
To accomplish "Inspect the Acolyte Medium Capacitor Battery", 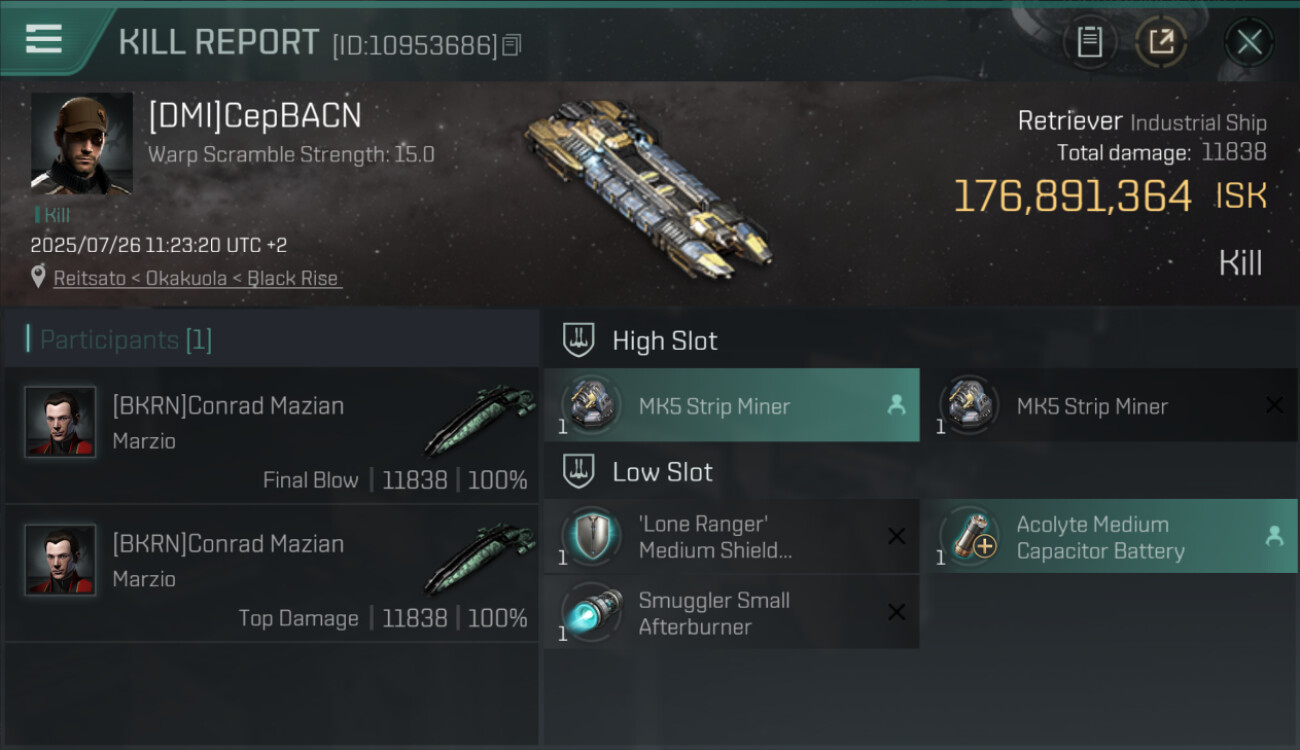I will (x=1108, y=537).
